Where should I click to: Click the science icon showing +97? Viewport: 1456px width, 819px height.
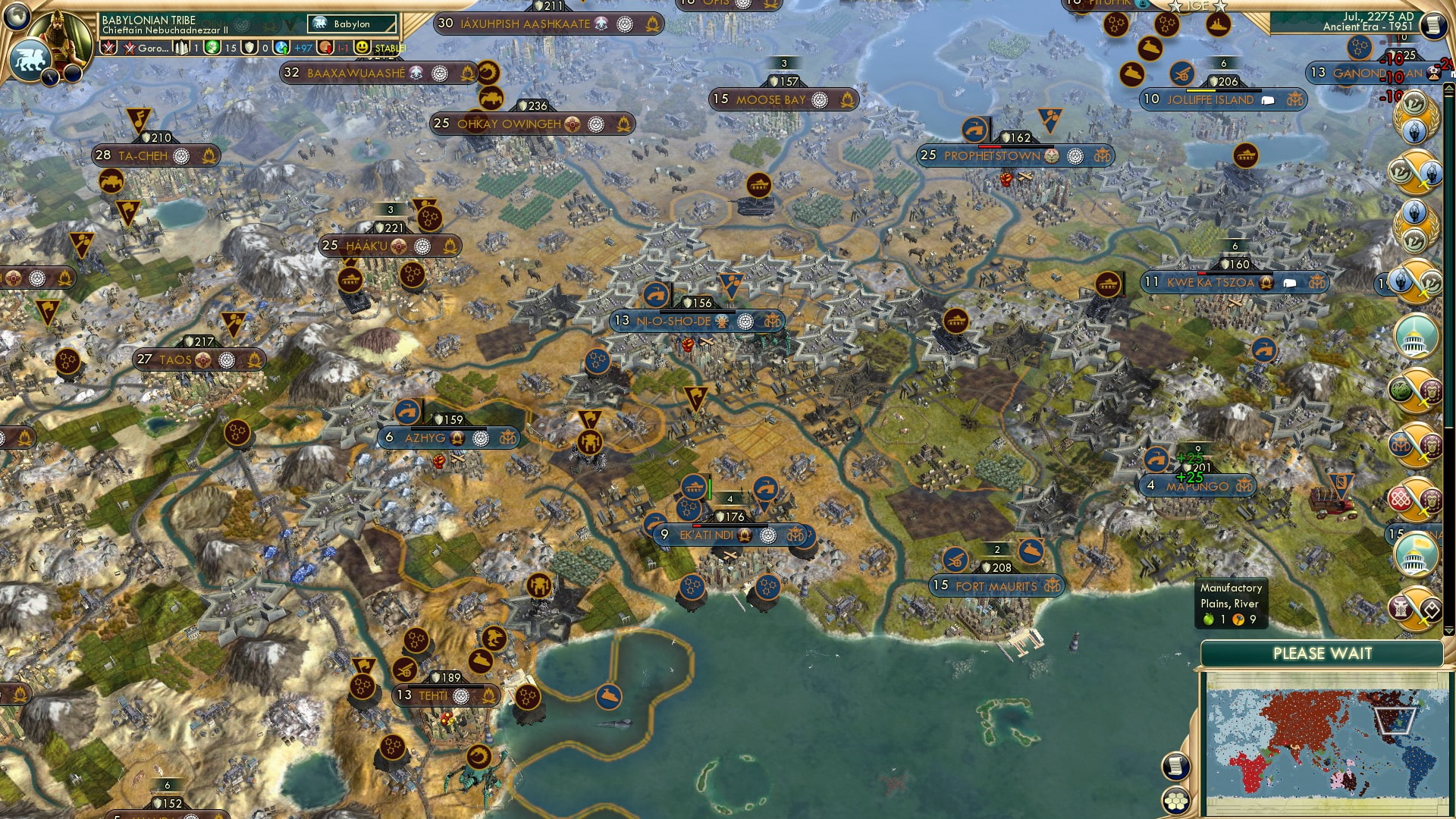281,47
